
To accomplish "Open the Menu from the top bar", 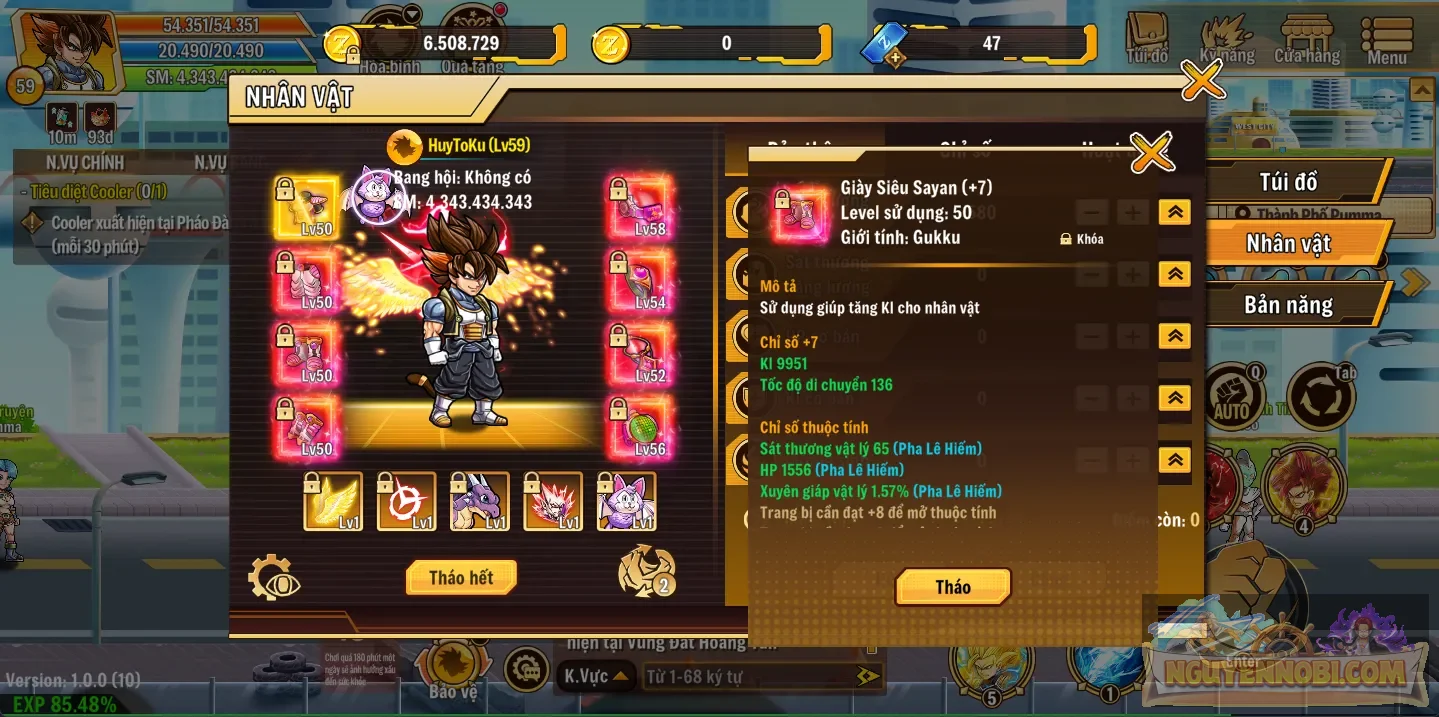I will click(x=1386, y=40).
